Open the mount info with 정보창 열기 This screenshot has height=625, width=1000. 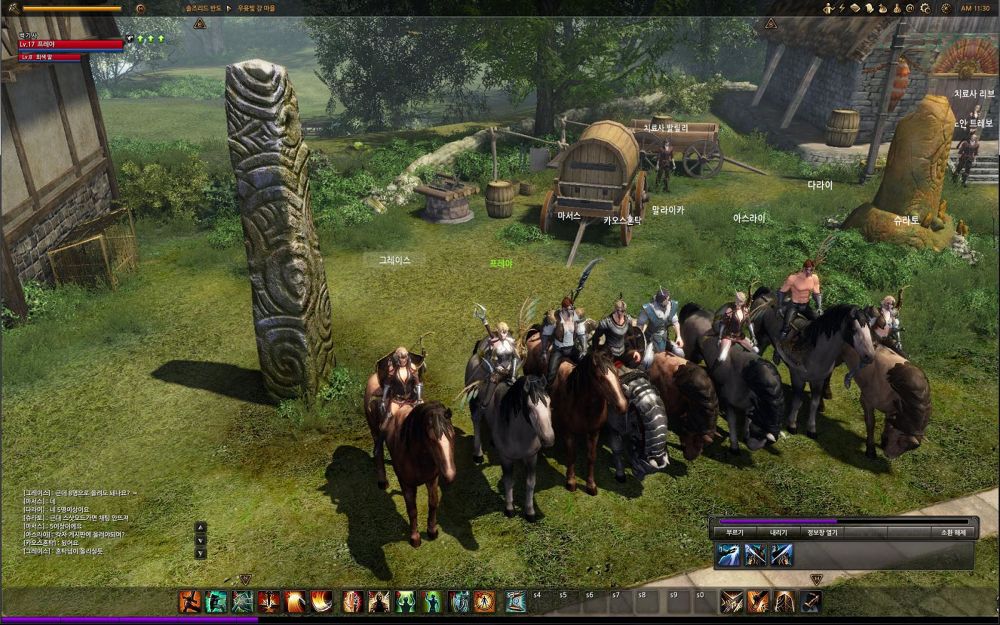(822, 533)
